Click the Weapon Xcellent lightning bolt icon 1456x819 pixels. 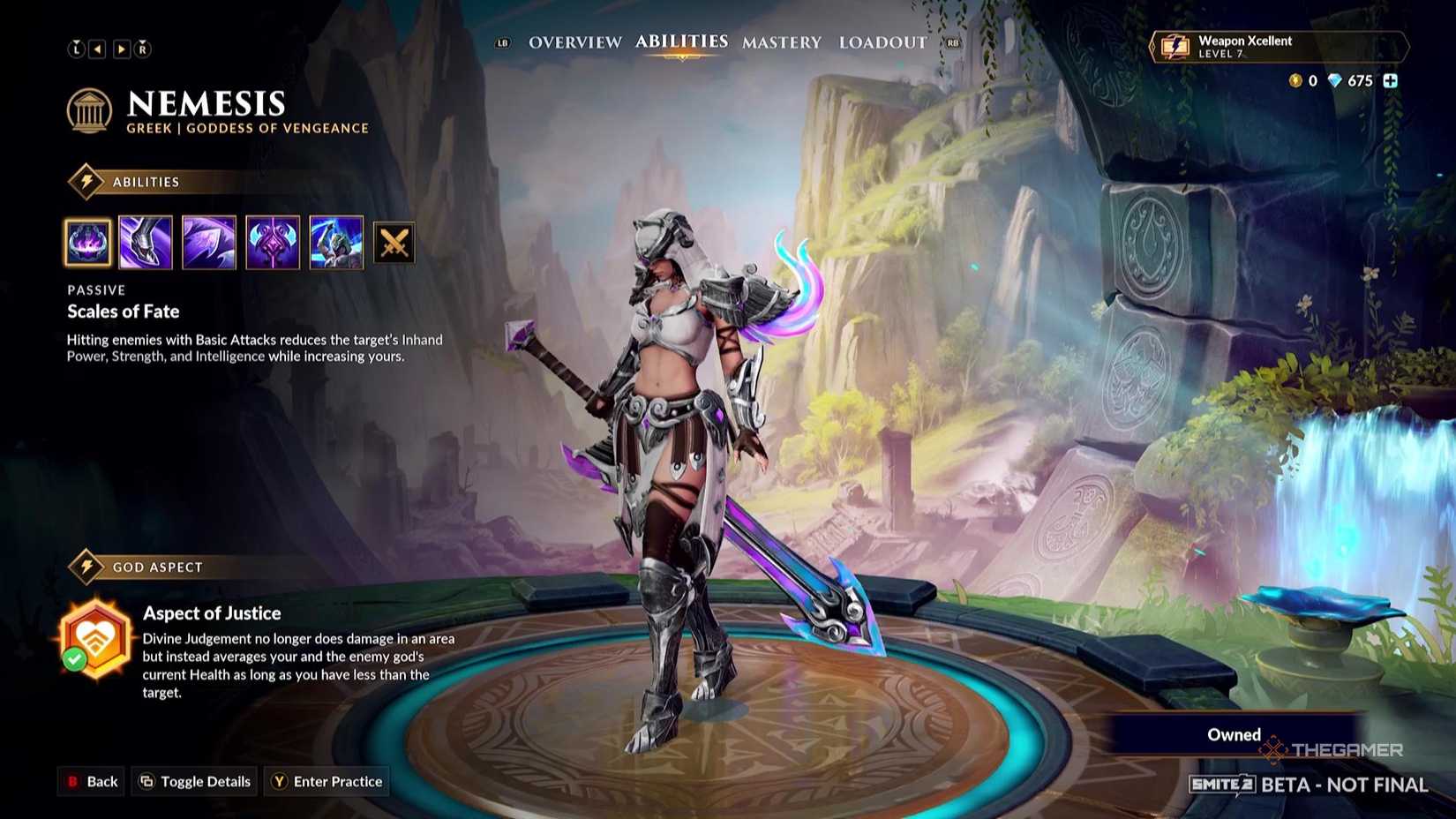(1176, 47)
